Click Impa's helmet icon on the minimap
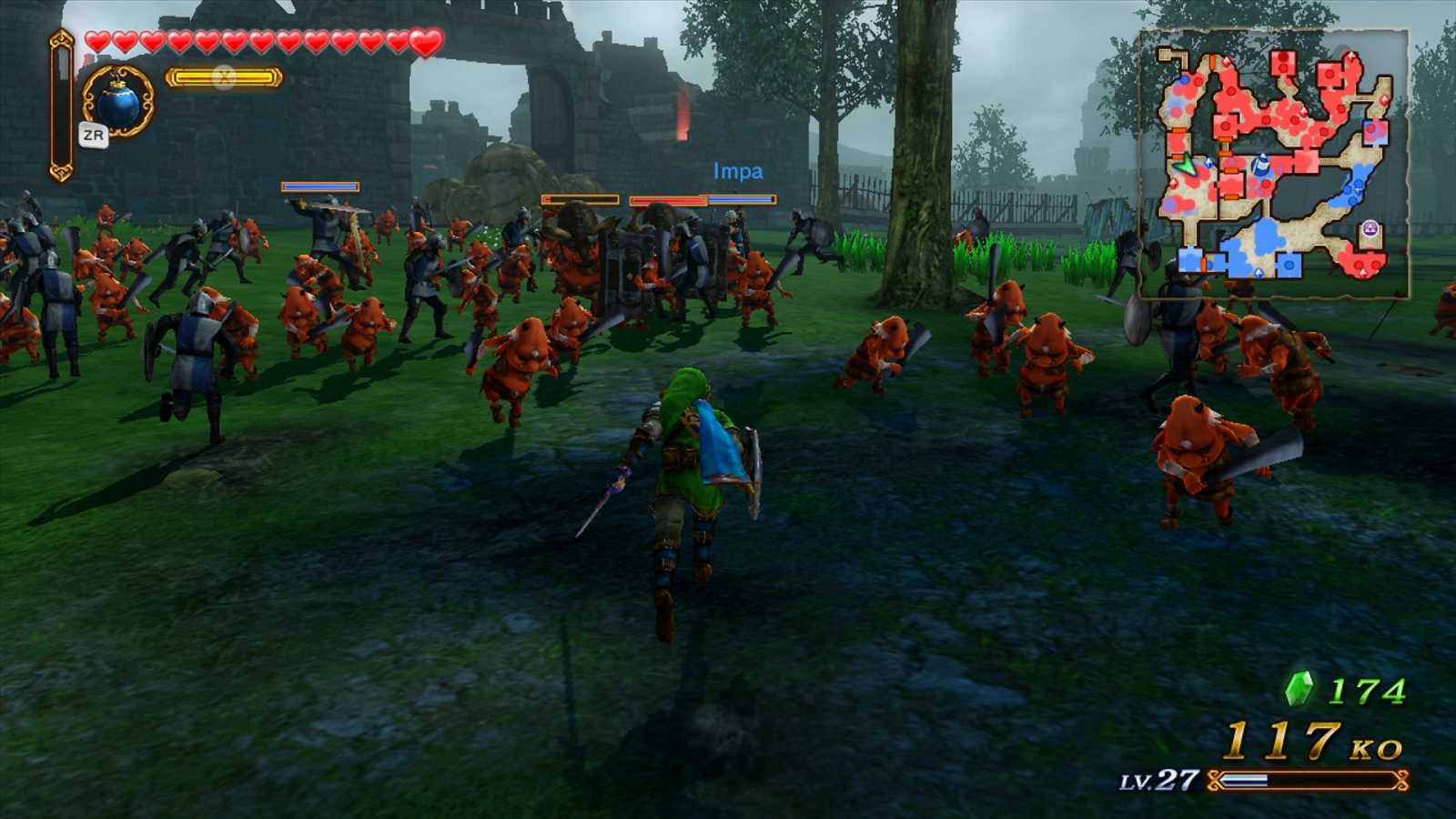This screenshot has width=1456, height=819. [x=1261, y=166]
